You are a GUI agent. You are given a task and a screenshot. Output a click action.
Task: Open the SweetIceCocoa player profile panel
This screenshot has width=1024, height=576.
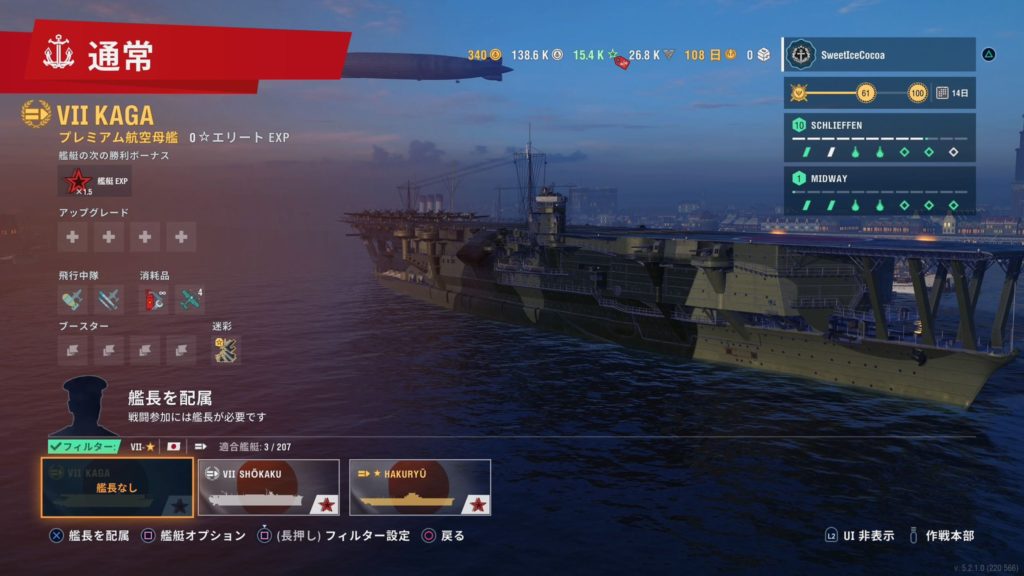point(878,54)
